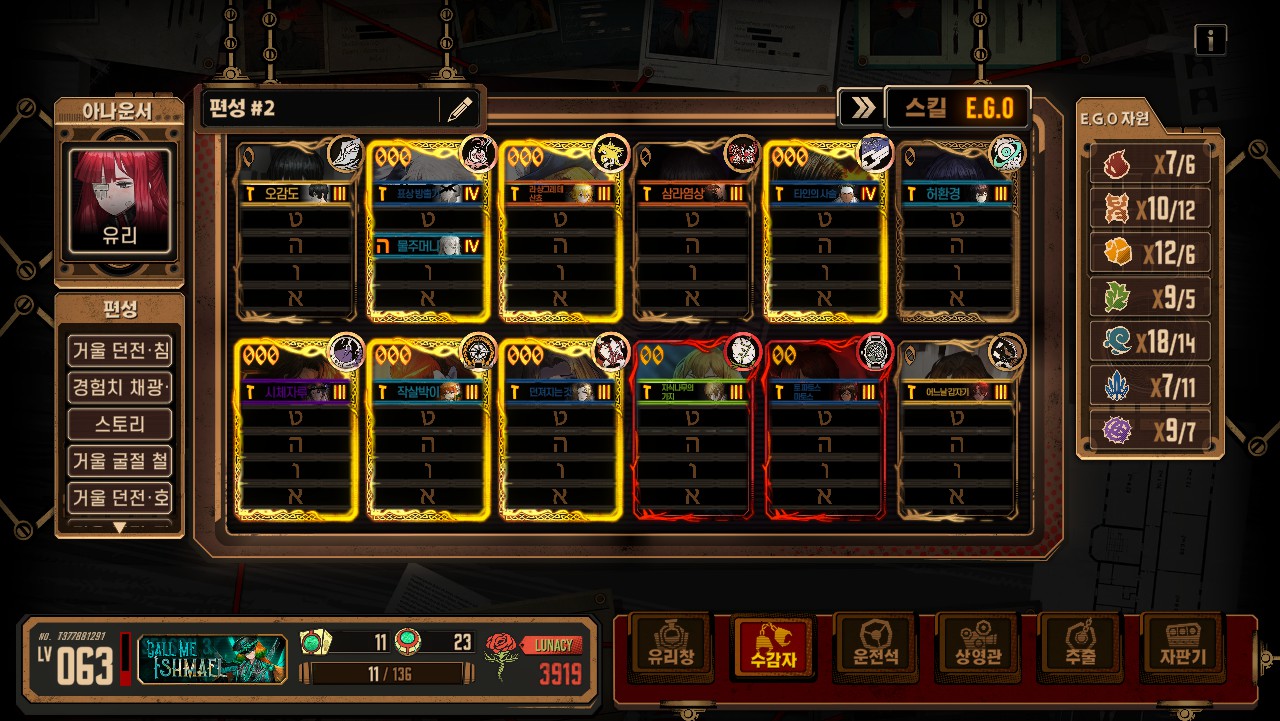The image size is (1280, 721).
Task: Select the 스토리 formation preset
Action: pyautogui.click(x=120, y=424)
